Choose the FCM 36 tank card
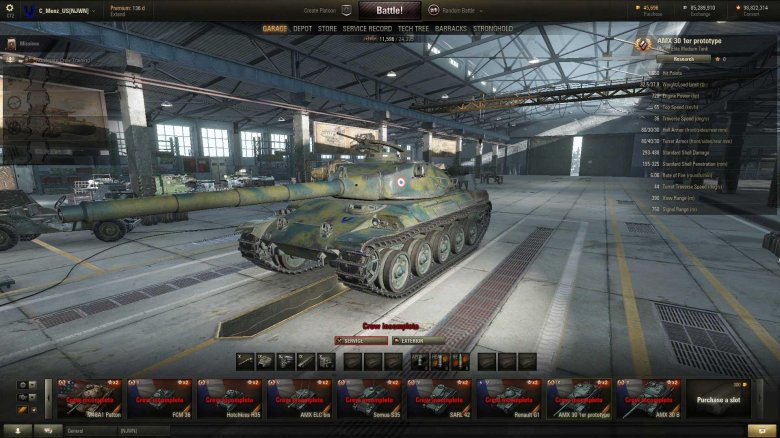Image resolution: width=780 pixels, height=438 pixels. (160, 398)
